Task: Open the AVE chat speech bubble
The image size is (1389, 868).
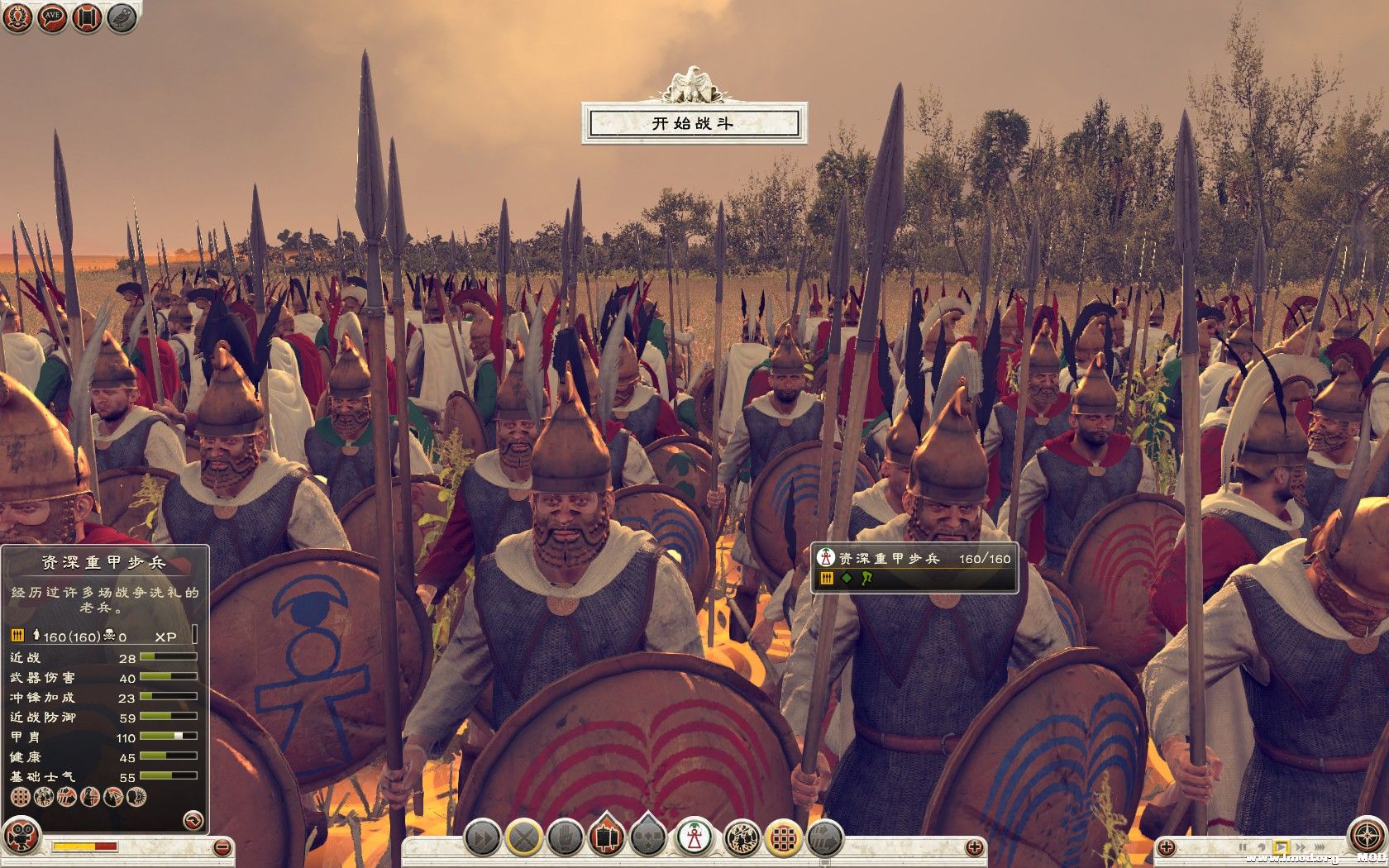Action: point(52,17)
